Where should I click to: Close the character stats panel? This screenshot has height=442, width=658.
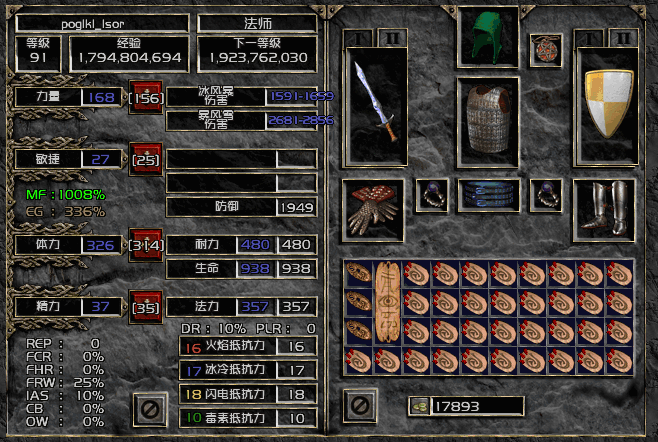click(x=150, y=407)
